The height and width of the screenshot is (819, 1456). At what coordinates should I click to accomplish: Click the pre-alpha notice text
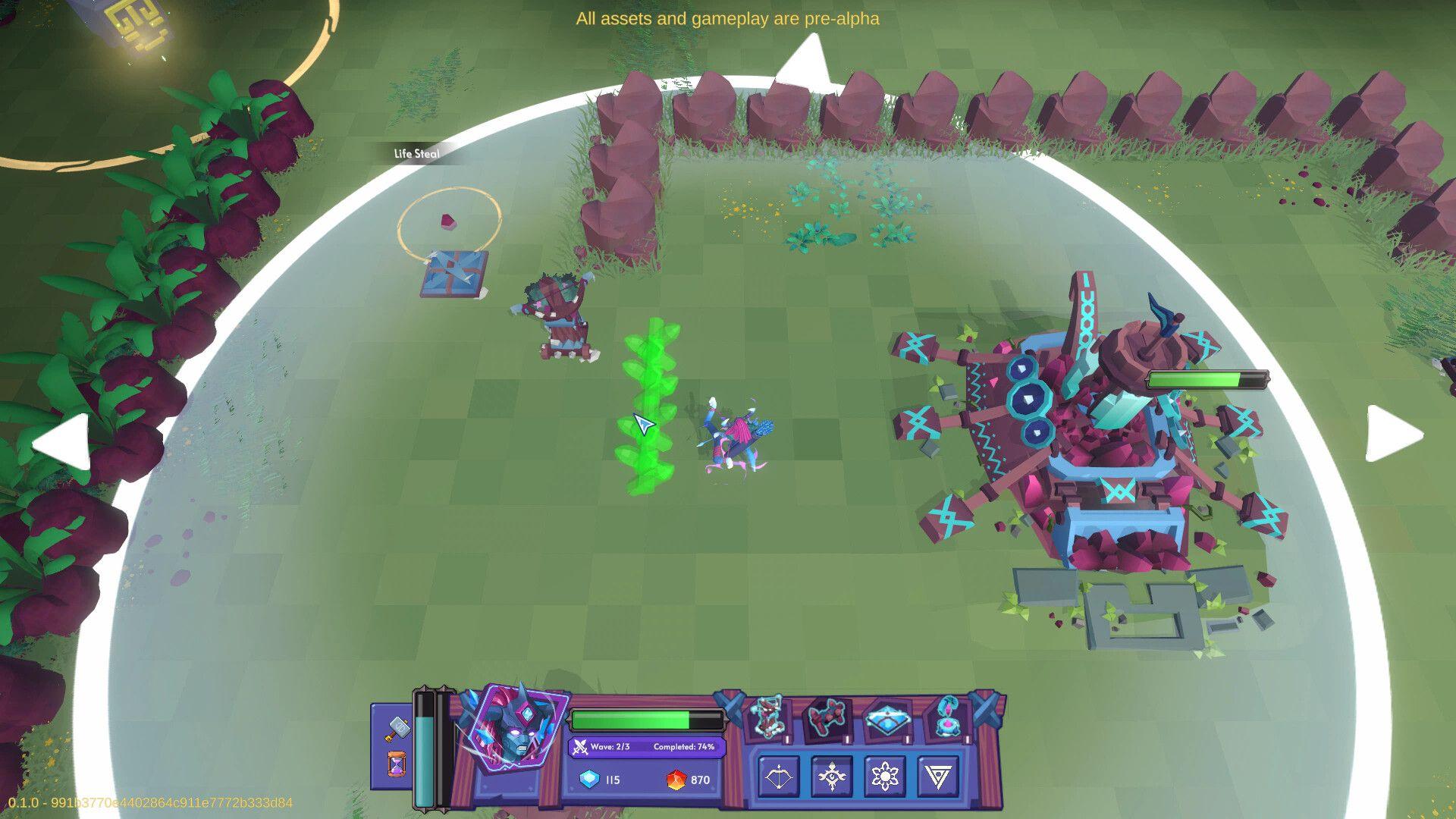point(727,18)
